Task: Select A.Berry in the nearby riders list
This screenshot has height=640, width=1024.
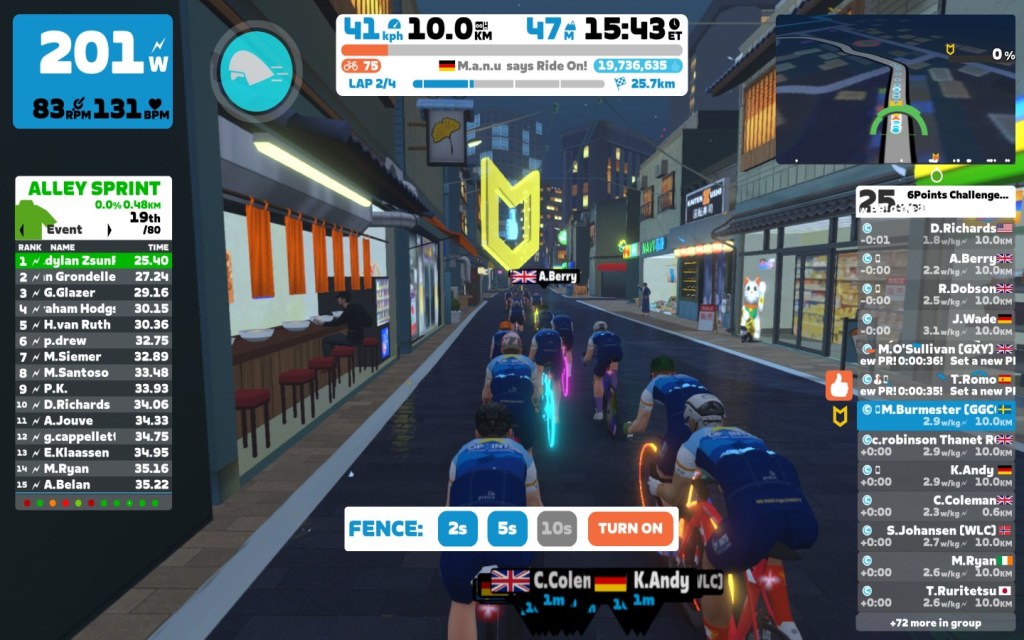Action: 936,264
